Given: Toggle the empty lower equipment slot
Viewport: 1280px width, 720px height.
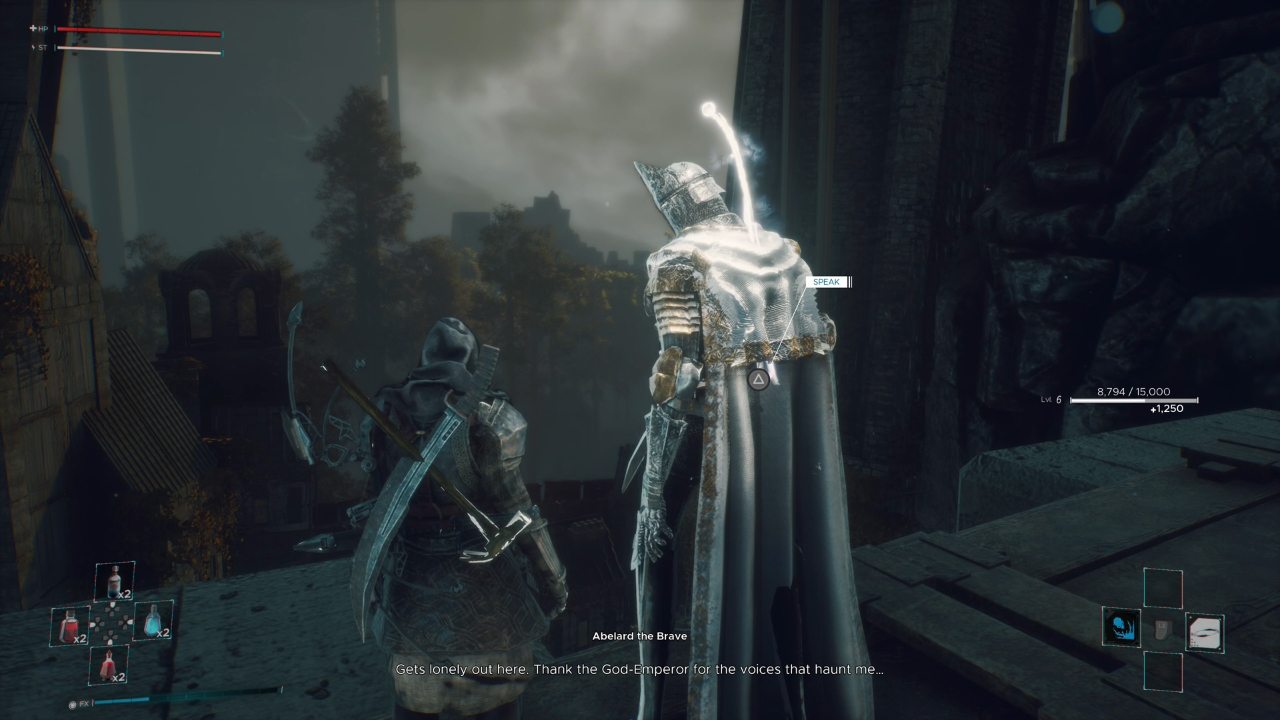Looking at the screenshot, I should pyautogui.click(x=1163, y=670).
